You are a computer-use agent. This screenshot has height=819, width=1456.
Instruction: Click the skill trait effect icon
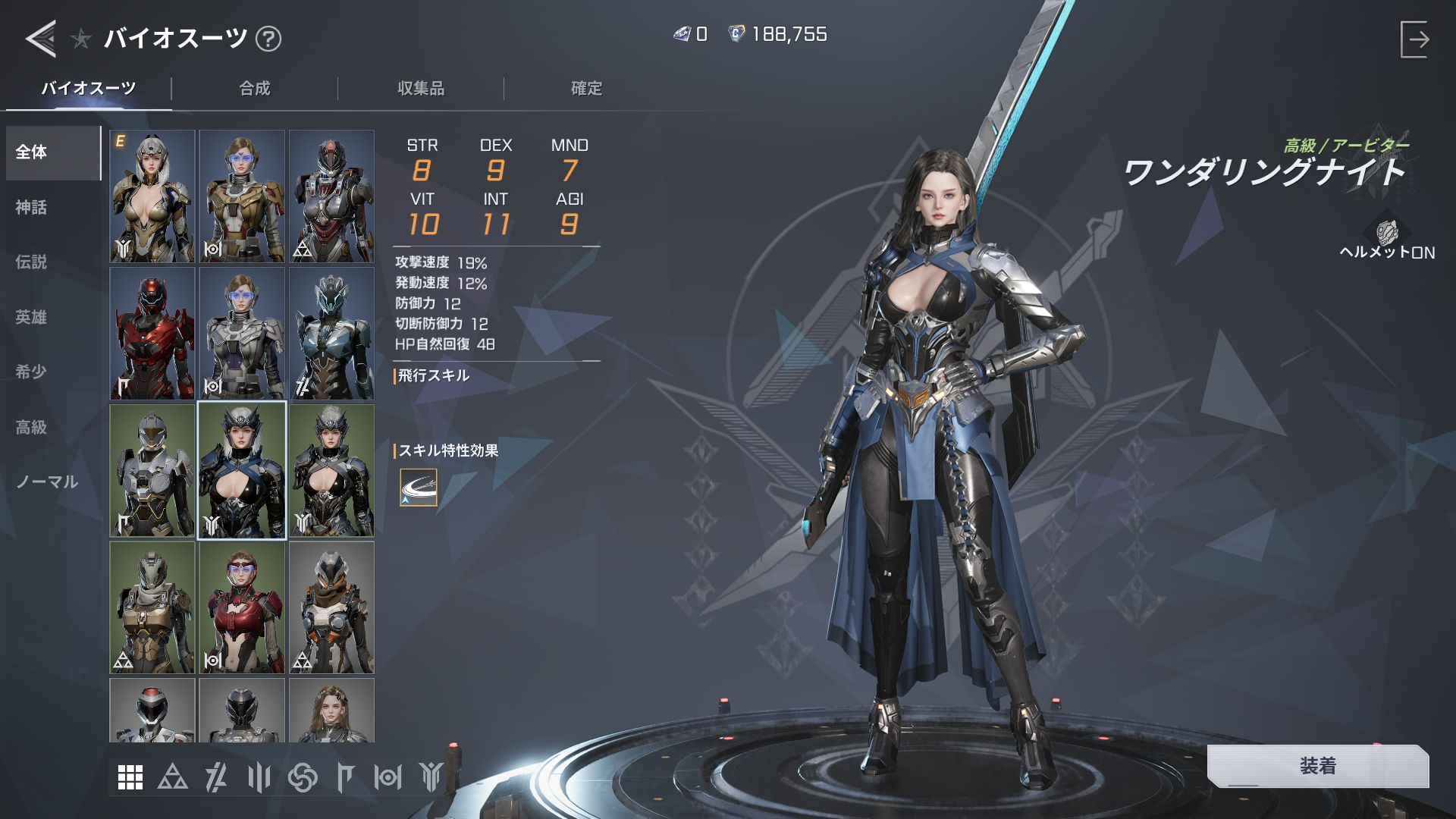click(419, 488)
